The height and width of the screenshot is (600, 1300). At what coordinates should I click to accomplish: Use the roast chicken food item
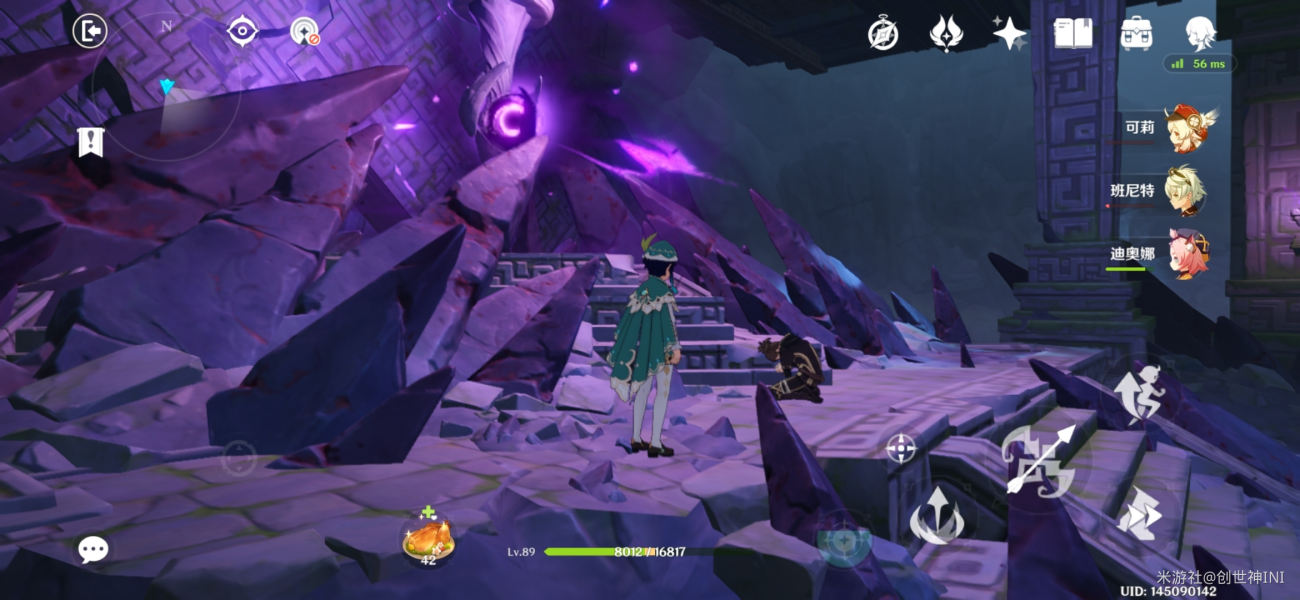click(428, 540)
